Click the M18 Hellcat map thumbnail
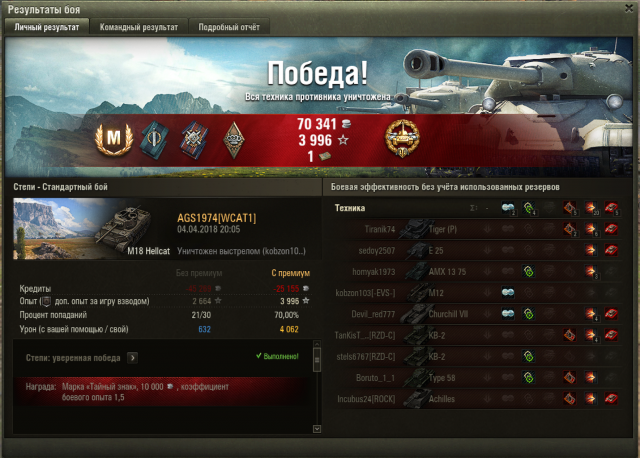This screenshot has width=640, height=458. [x=88, y=229]
